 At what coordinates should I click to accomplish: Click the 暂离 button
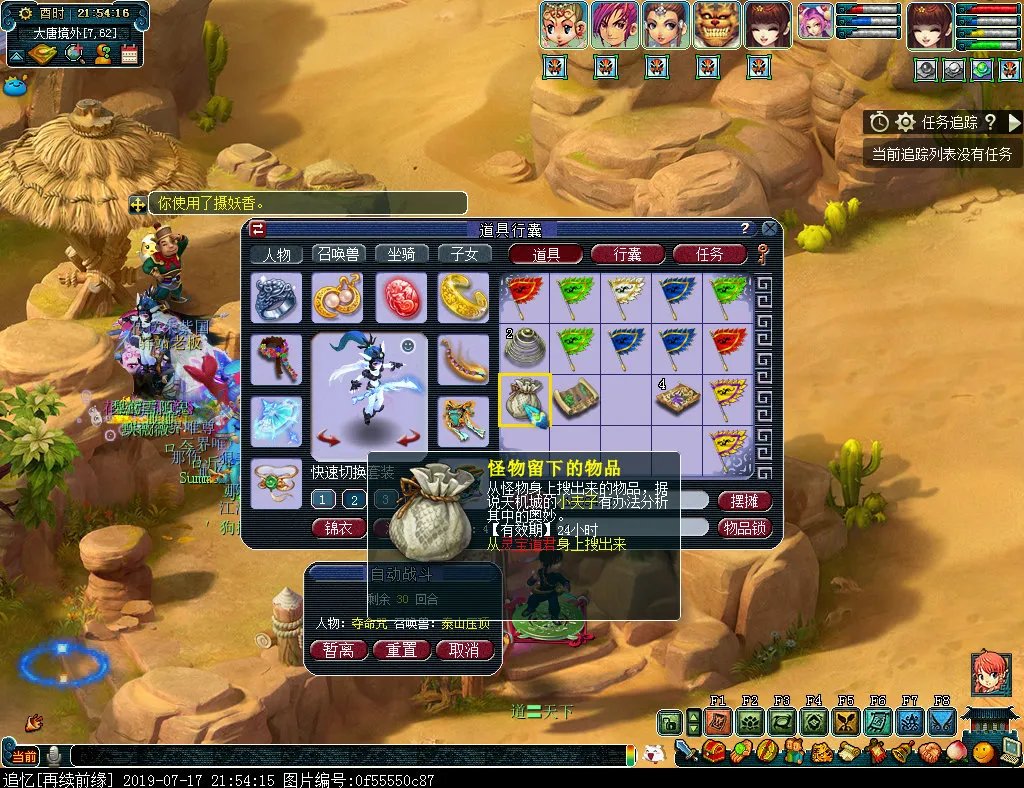coord(338,650)
